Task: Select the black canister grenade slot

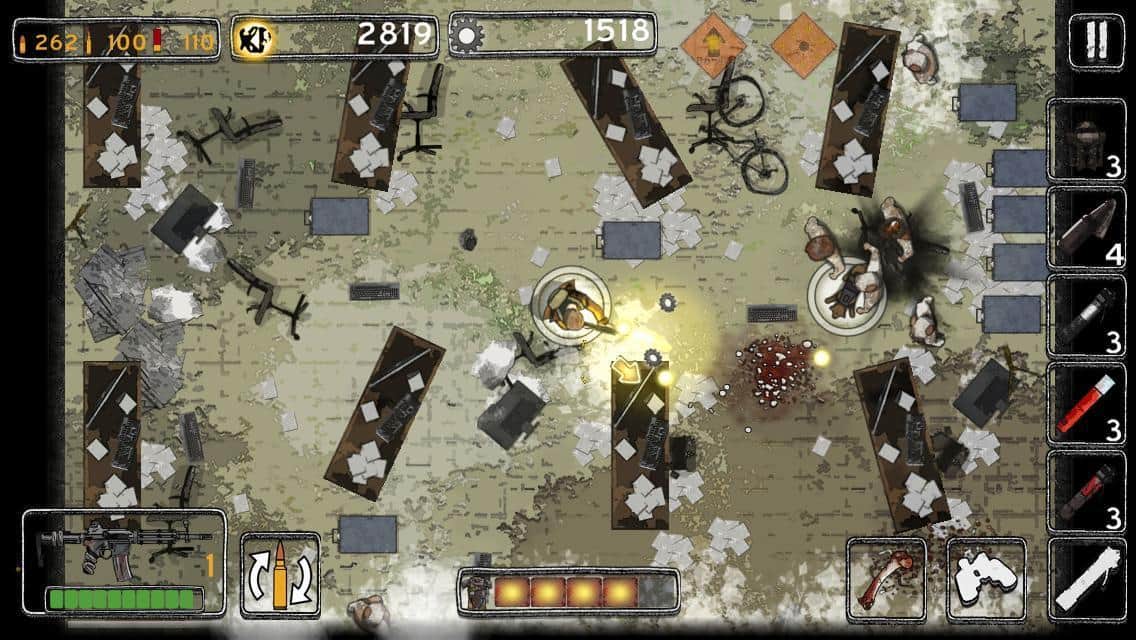Action: pyautogui.click(x=1086, y=317)
